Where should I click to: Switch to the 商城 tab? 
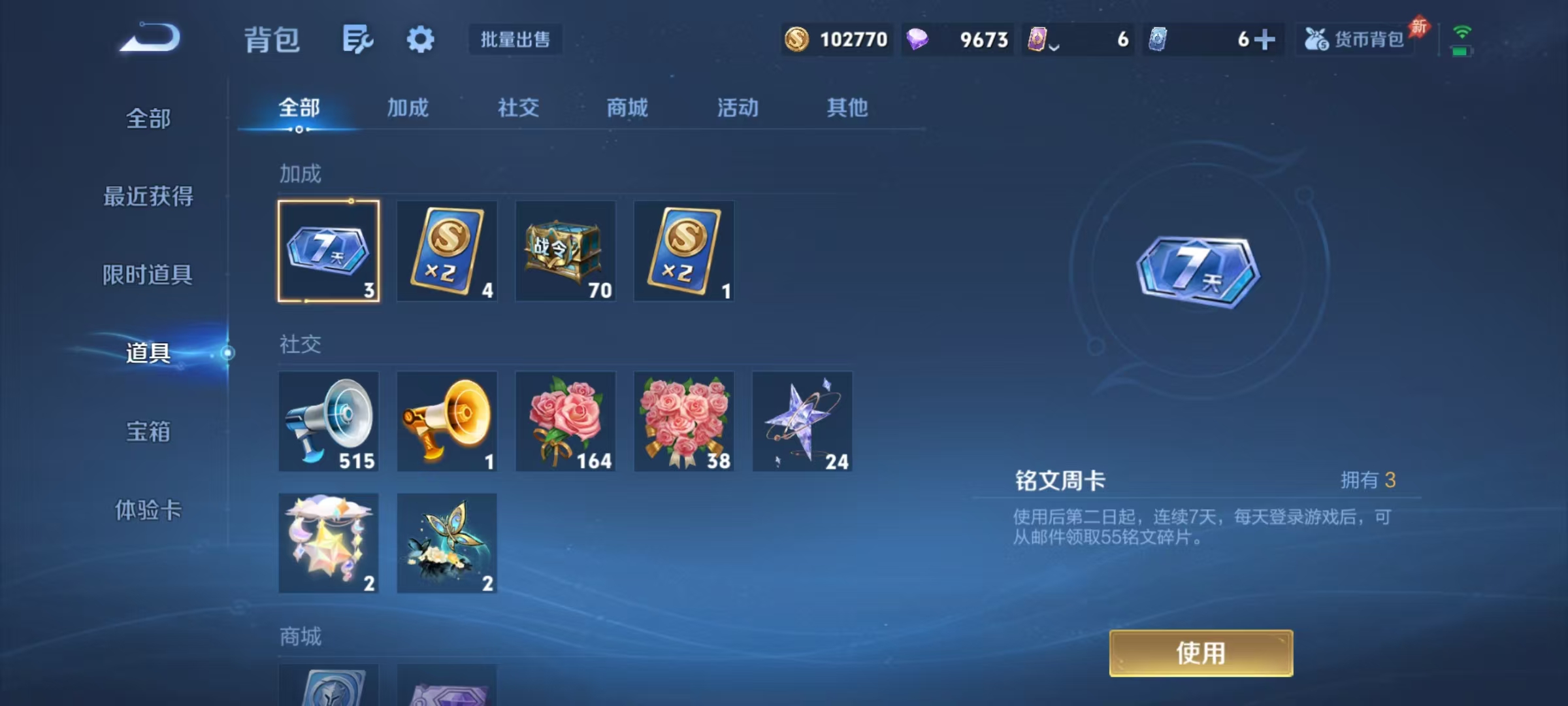[x=626, y=108]
